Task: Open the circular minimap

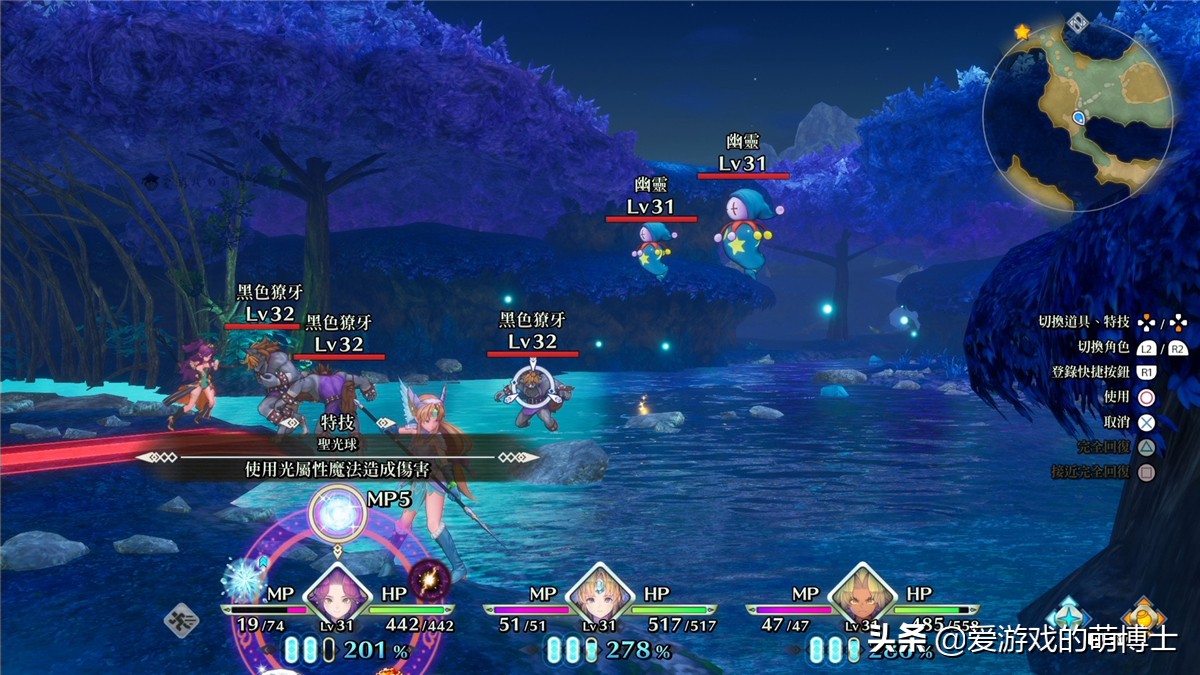Action: coord(1078,114)
